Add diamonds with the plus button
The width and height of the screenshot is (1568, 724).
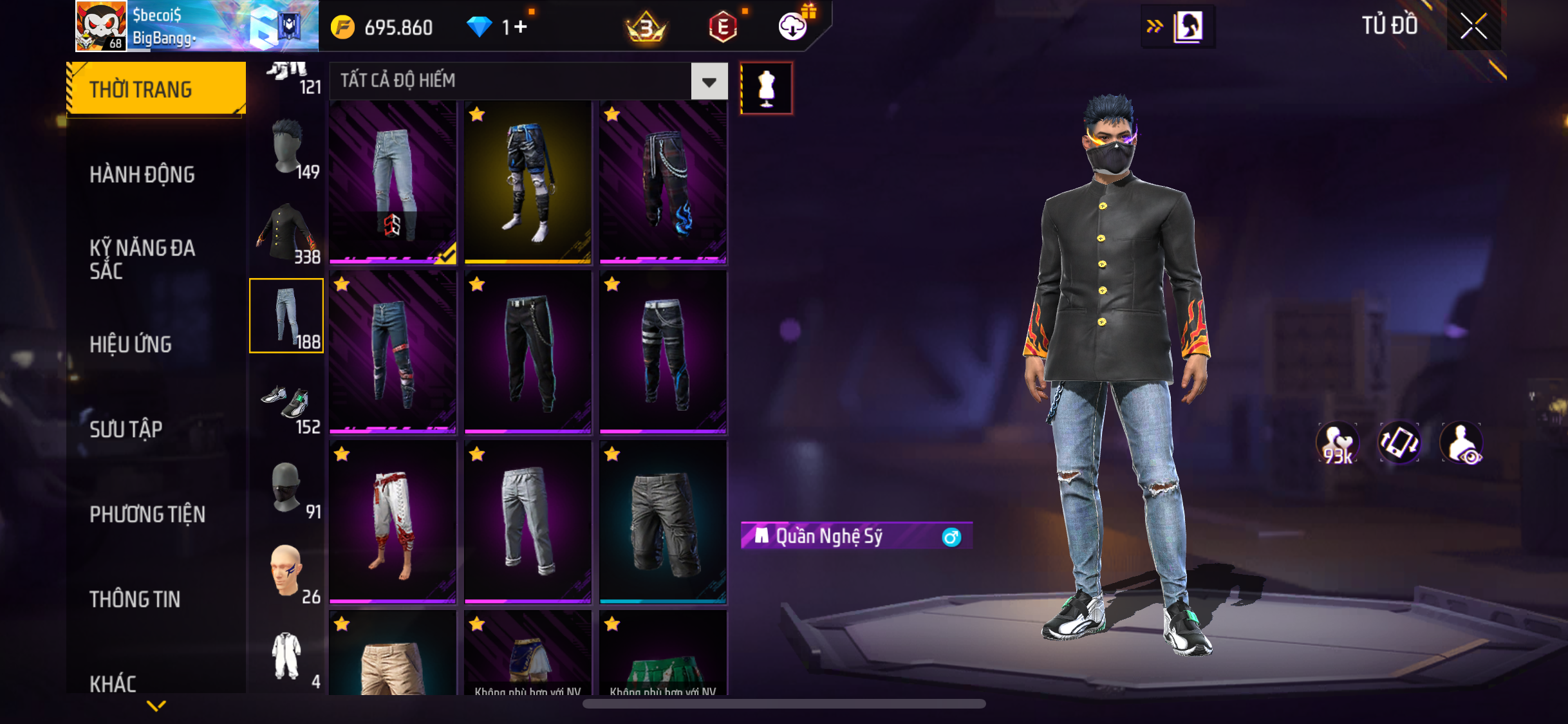tap(520, 27)
